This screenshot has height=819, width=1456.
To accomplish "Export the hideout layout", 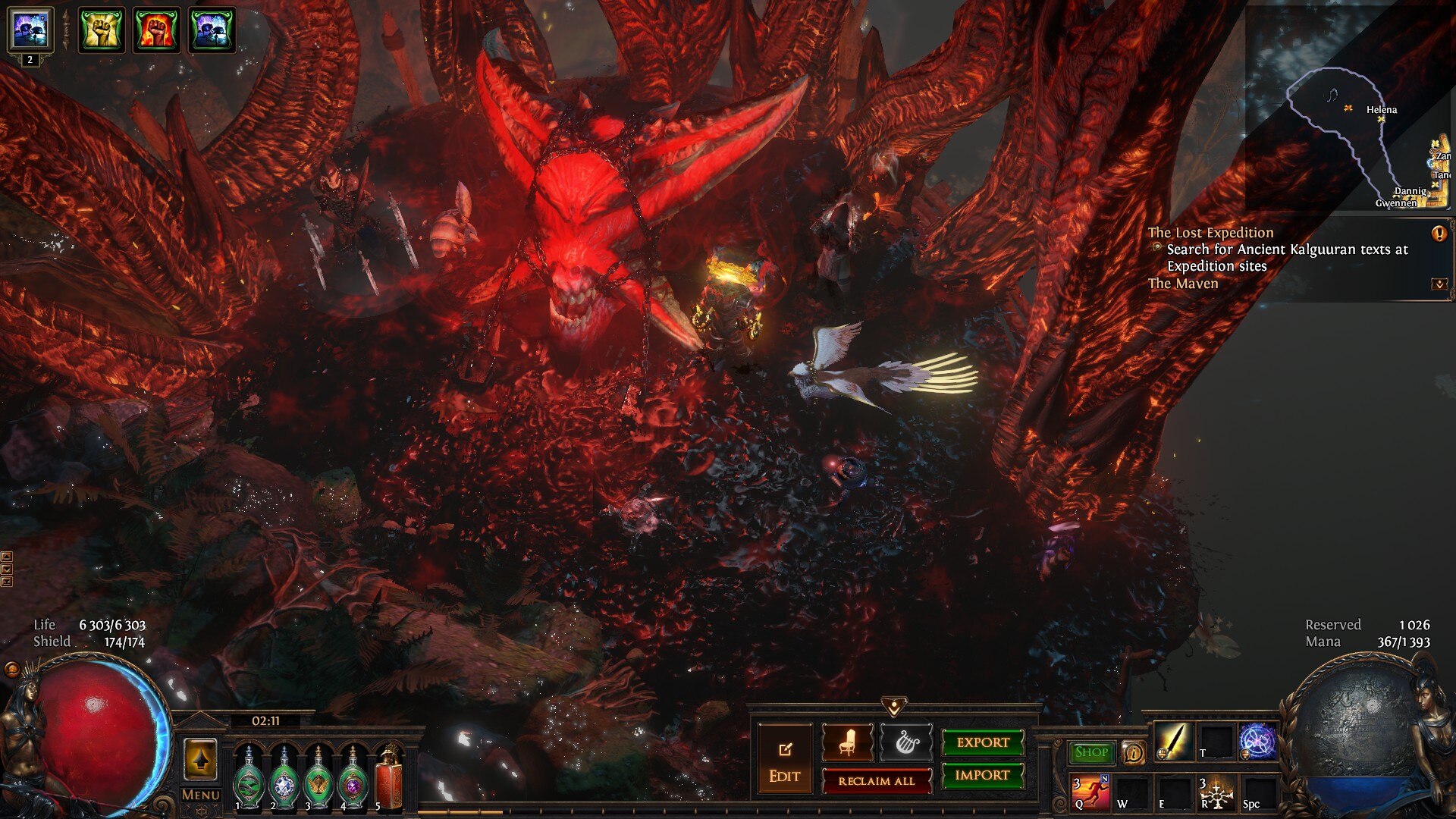I will click(982, 742).
